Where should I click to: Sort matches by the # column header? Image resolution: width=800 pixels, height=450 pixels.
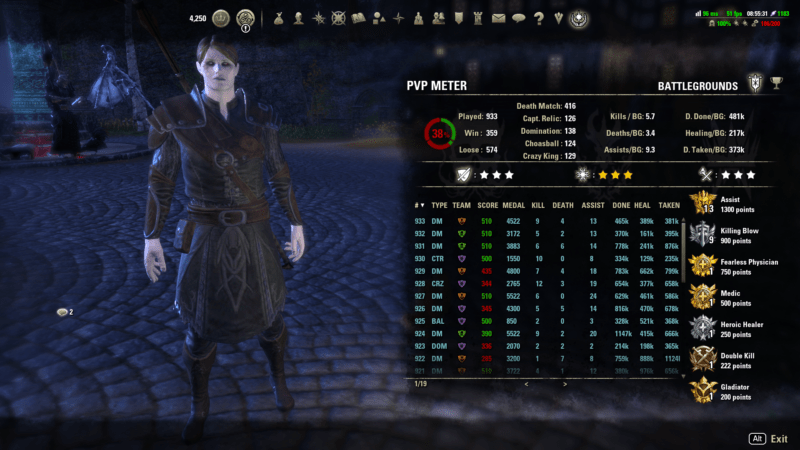(419, 205)
